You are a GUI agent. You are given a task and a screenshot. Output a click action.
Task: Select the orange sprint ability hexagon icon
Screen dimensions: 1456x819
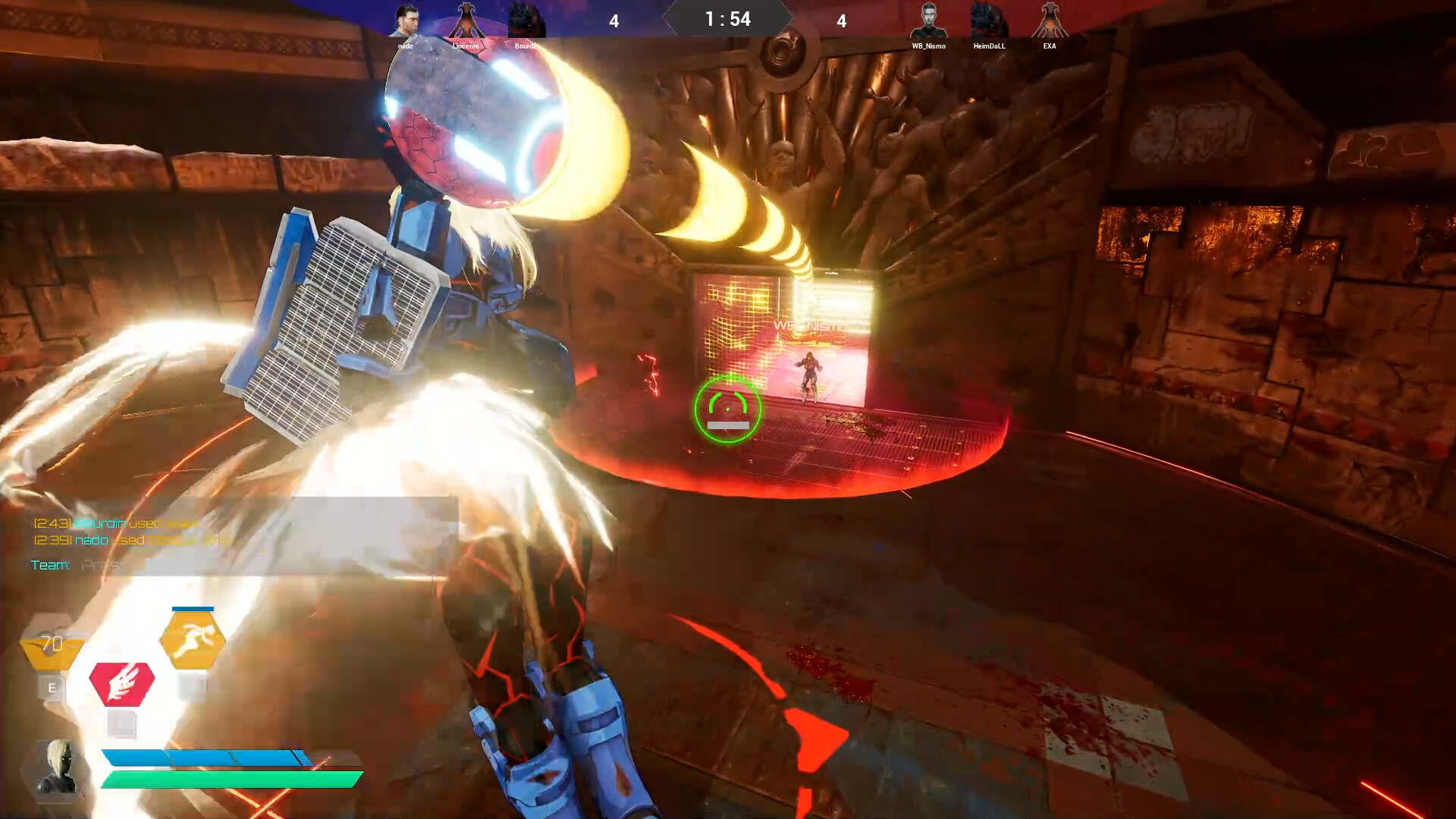pyautogui.click(x=194, y=639)
